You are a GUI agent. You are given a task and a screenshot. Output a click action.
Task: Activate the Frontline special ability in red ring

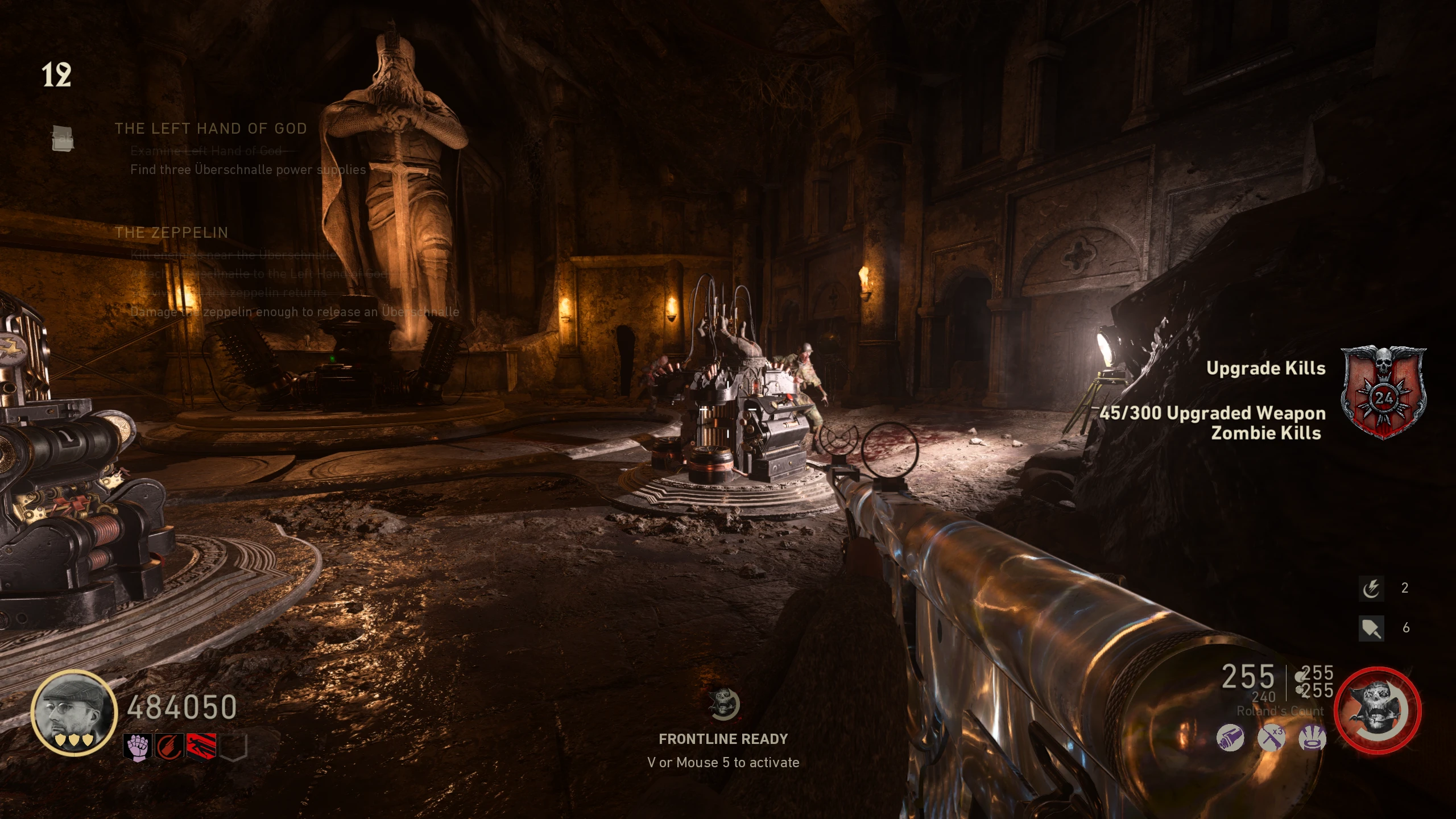(x=1377, y=710)
